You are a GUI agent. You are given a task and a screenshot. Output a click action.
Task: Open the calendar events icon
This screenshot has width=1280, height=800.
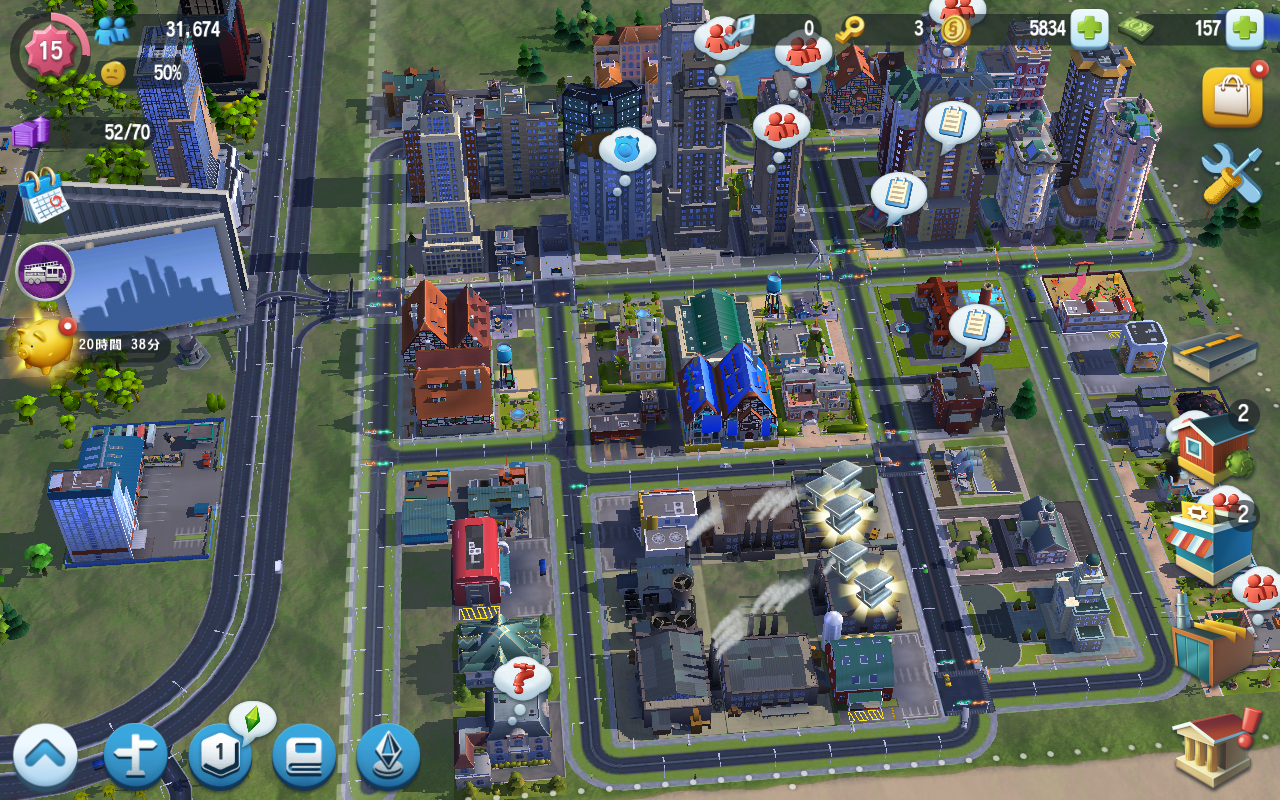tap(43, 196)
